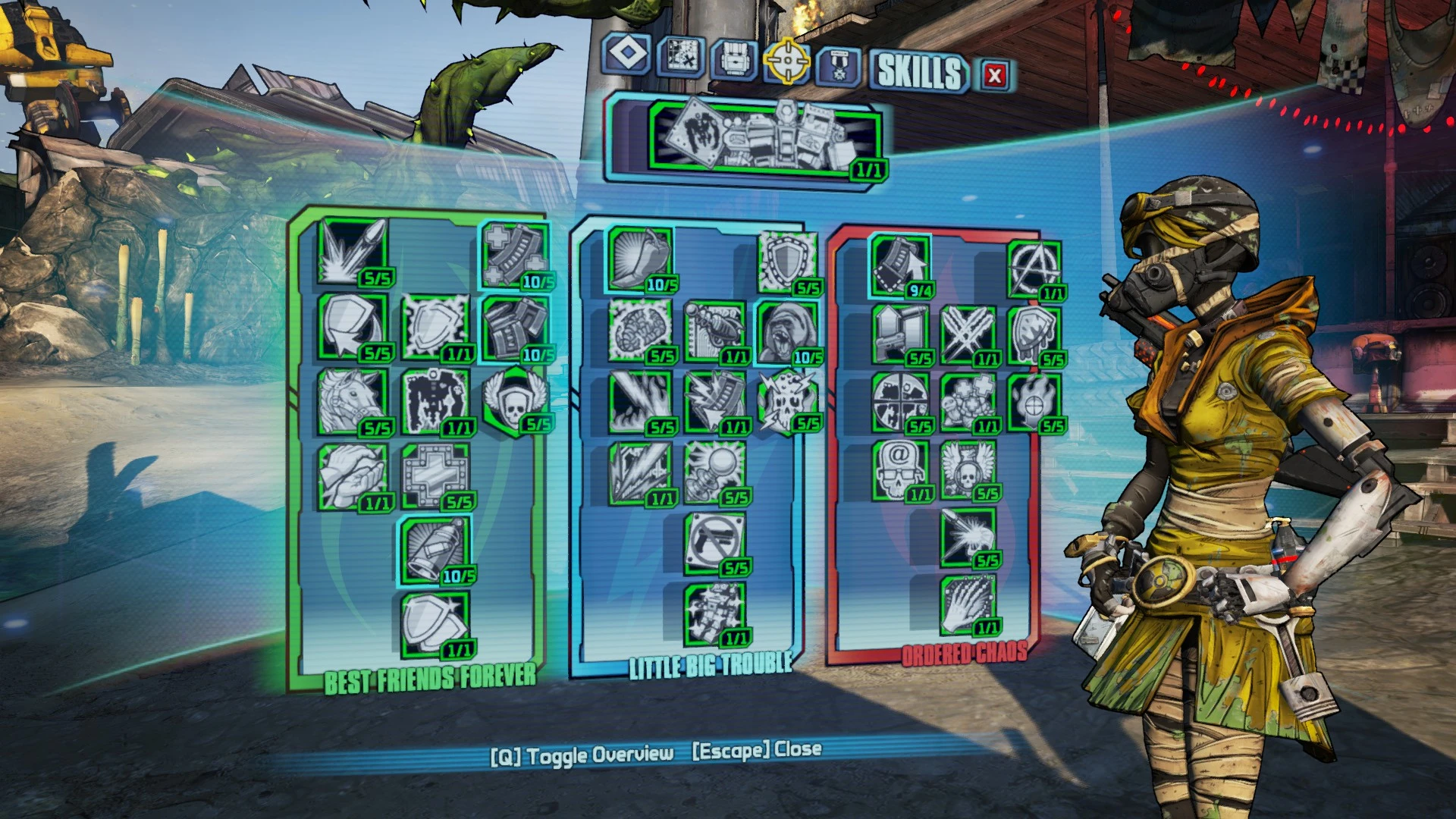The height and width of the screenshot is (819, 1456).
Task: Click the 9/4 point counter on Smaller Lighter Faster
Action: coord(920,290)
